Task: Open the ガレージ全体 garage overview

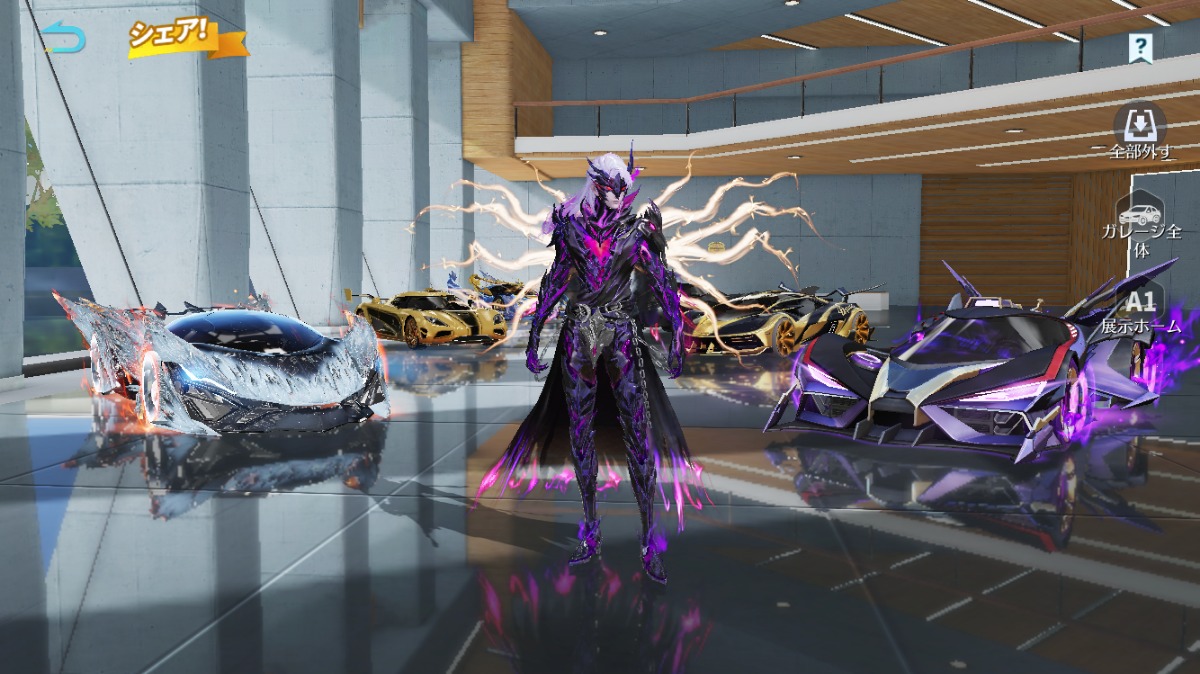Action: point(1141,227)
